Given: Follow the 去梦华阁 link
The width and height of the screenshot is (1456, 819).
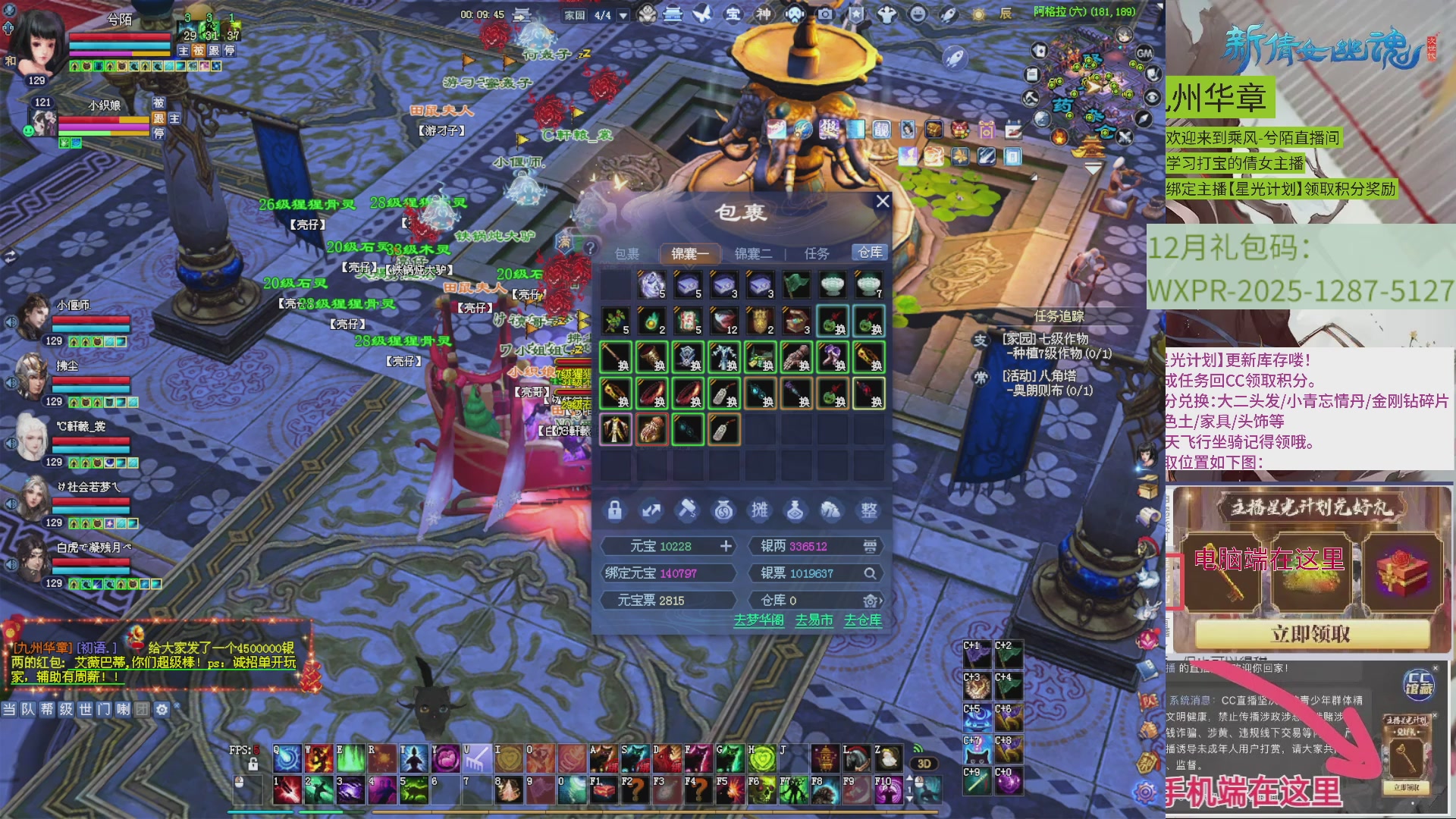Looking at the screenshot, I should coord(758,620).
